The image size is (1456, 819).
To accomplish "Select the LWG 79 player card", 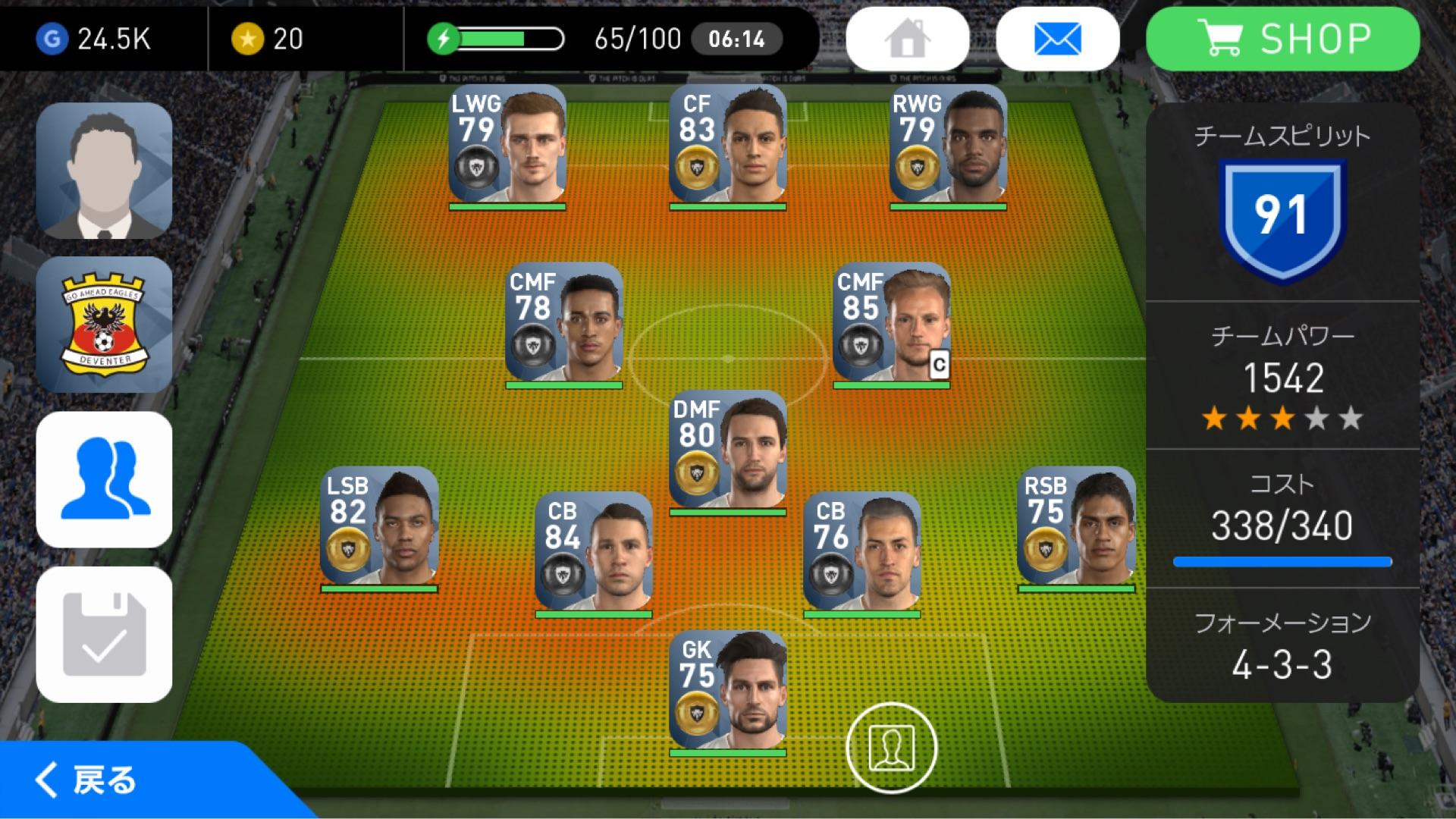I will [507, 146].
